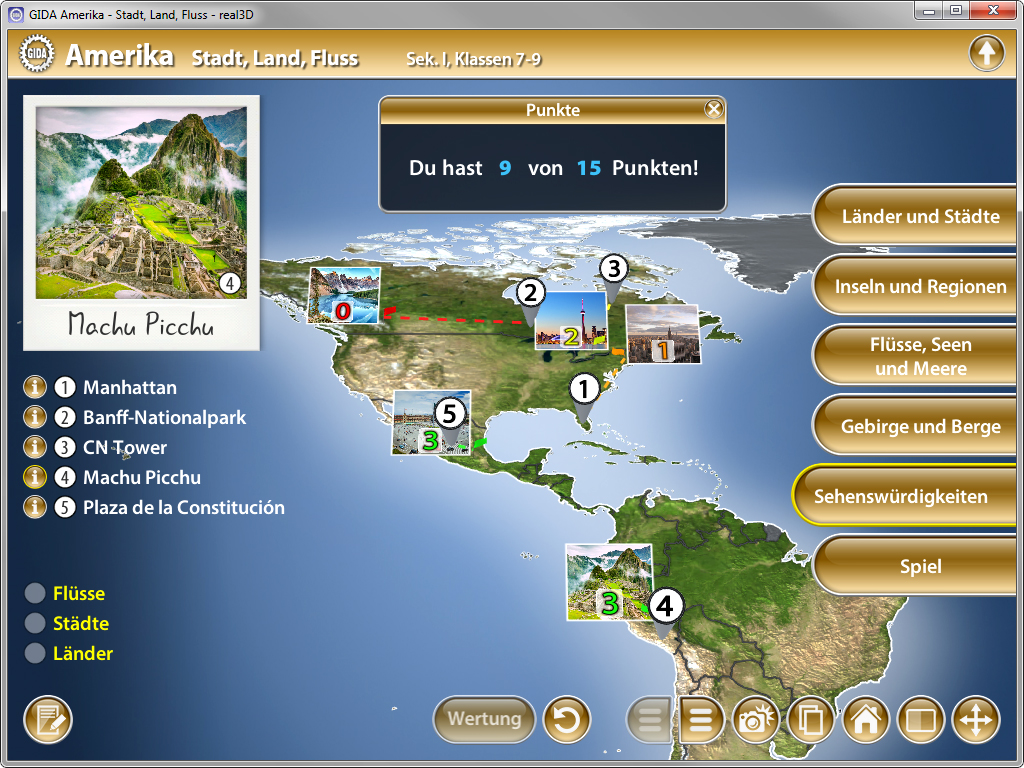
Task: Toggle the Flüsse map layer
Action: pyautogui.click(x=36, y=594)
